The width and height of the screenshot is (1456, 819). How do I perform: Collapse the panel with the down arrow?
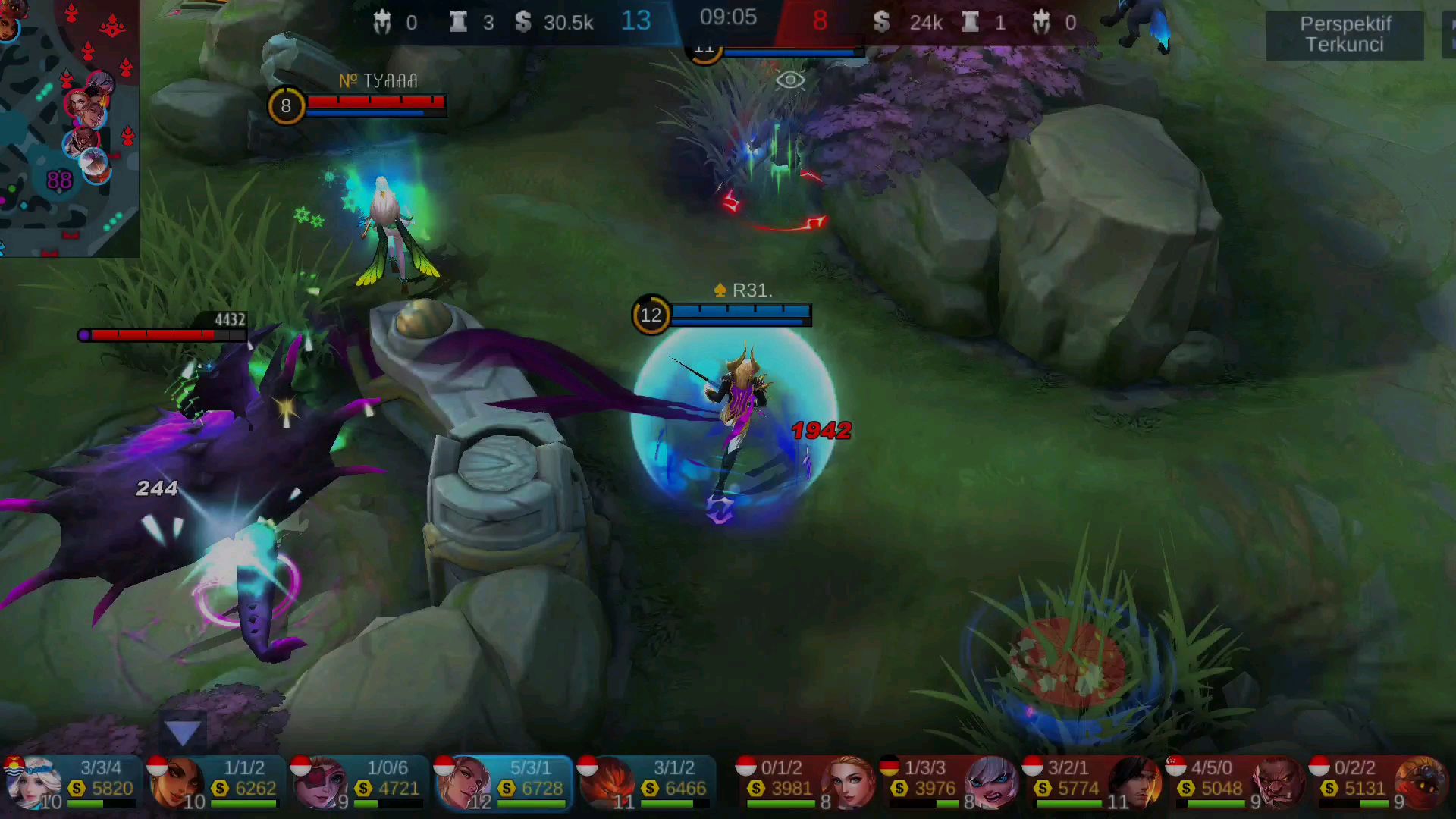pyautogui.click(x=183, y=733)
